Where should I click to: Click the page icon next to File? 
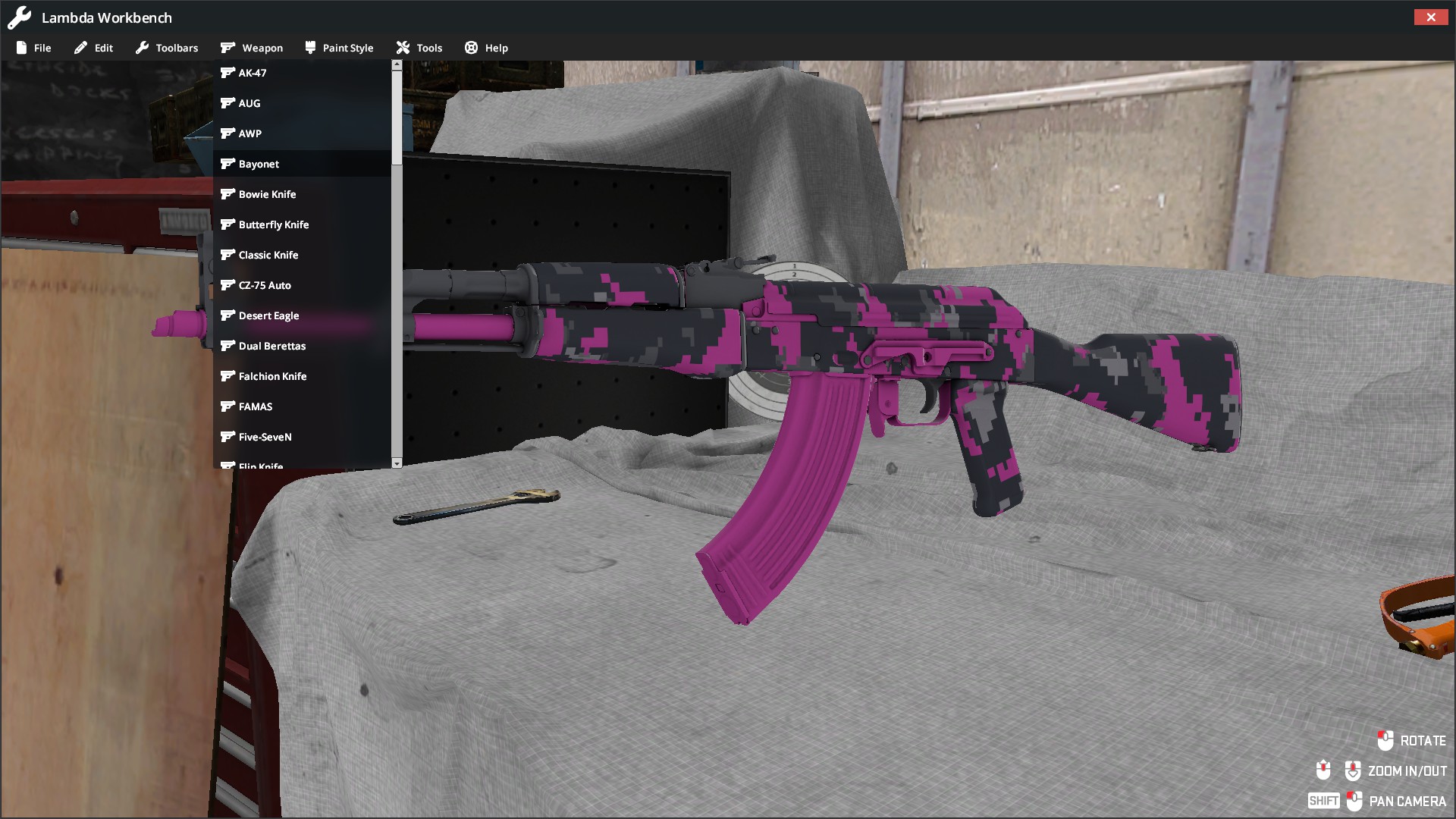(x=22, y=47)
